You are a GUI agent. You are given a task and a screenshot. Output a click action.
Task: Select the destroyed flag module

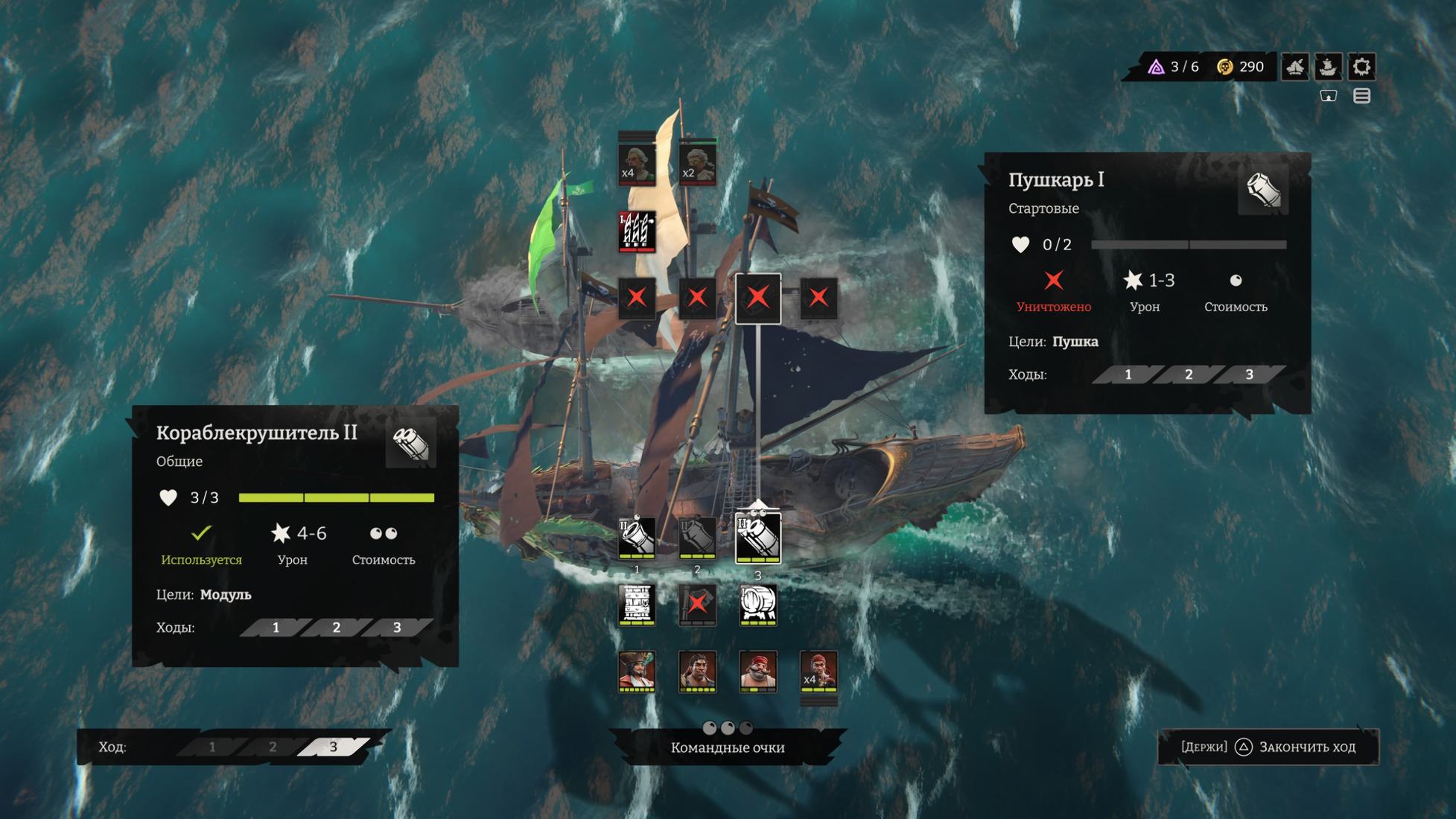[x=697, y=604]
